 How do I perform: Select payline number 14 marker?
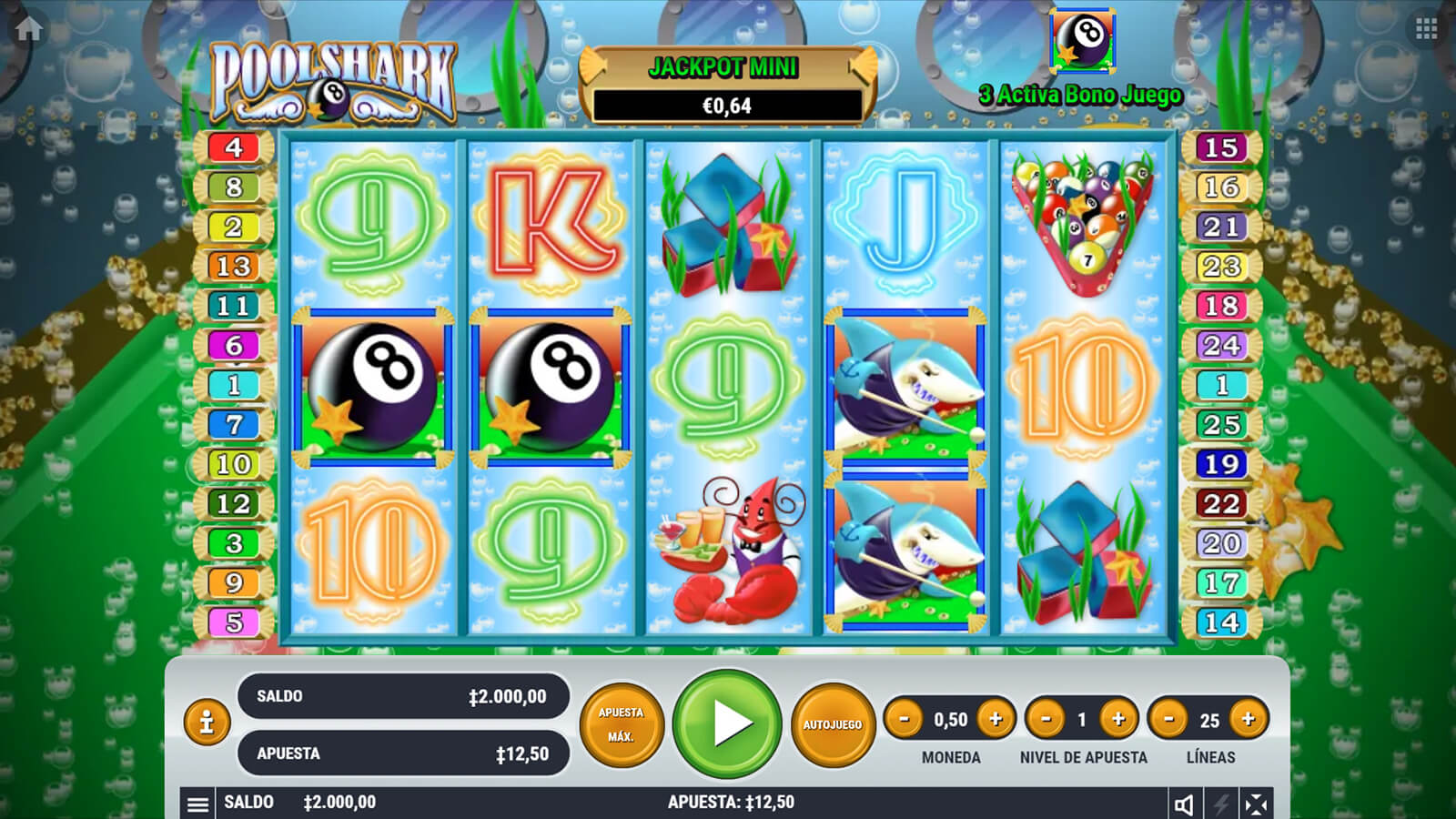tap(1221, 622)
